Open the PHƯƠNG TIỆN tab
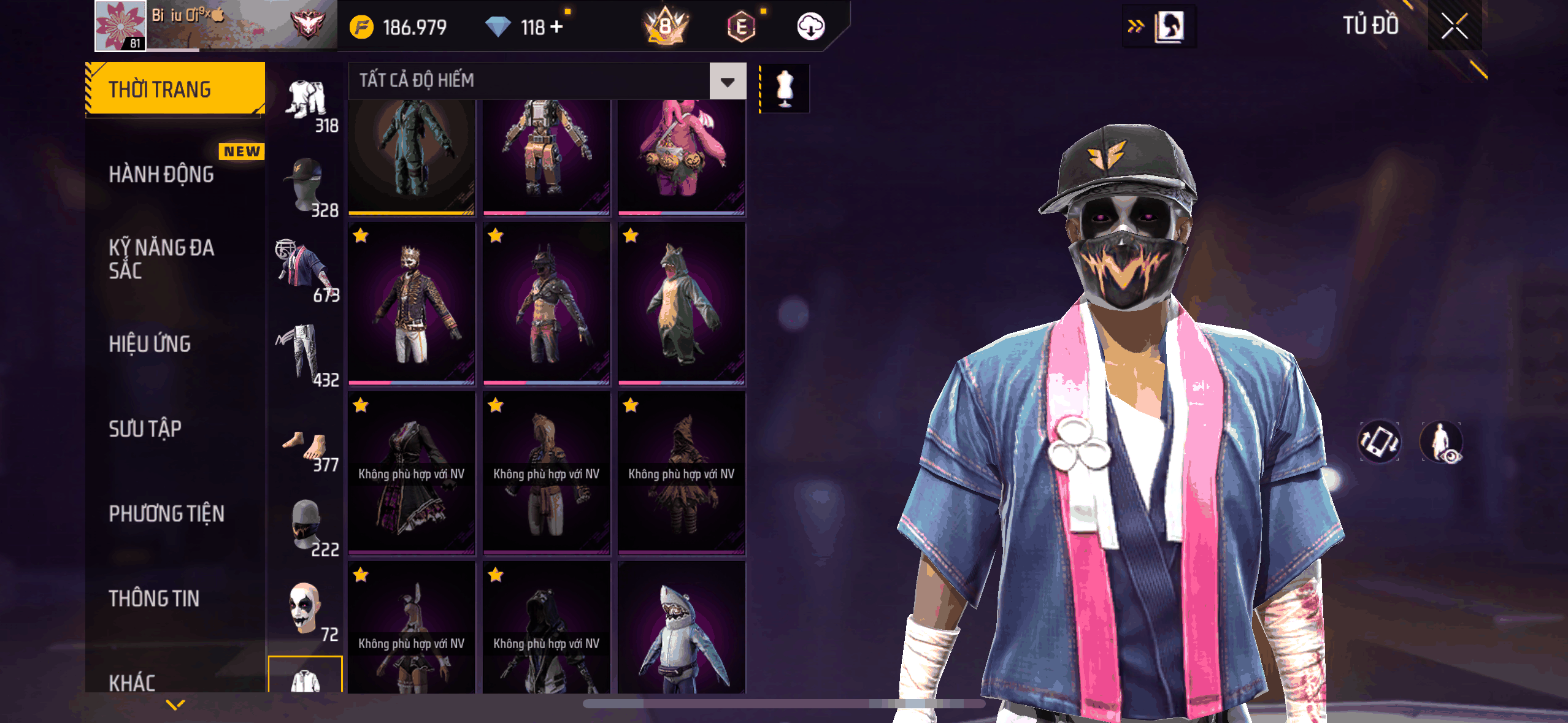This screenshot has height=723, width=1568. tap(166, 513)
